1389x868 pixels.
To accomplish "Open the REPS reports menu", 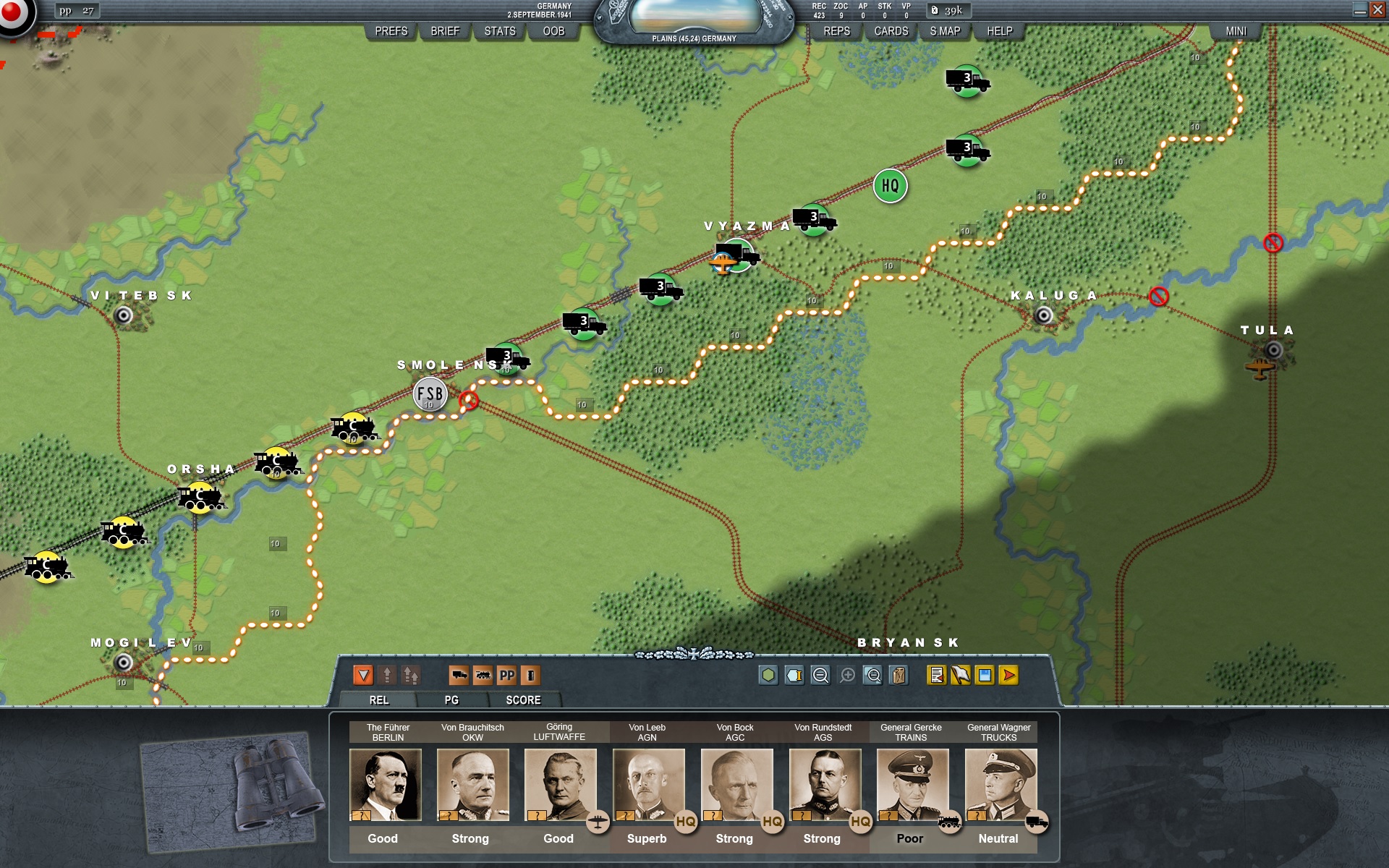I will 836,31.
